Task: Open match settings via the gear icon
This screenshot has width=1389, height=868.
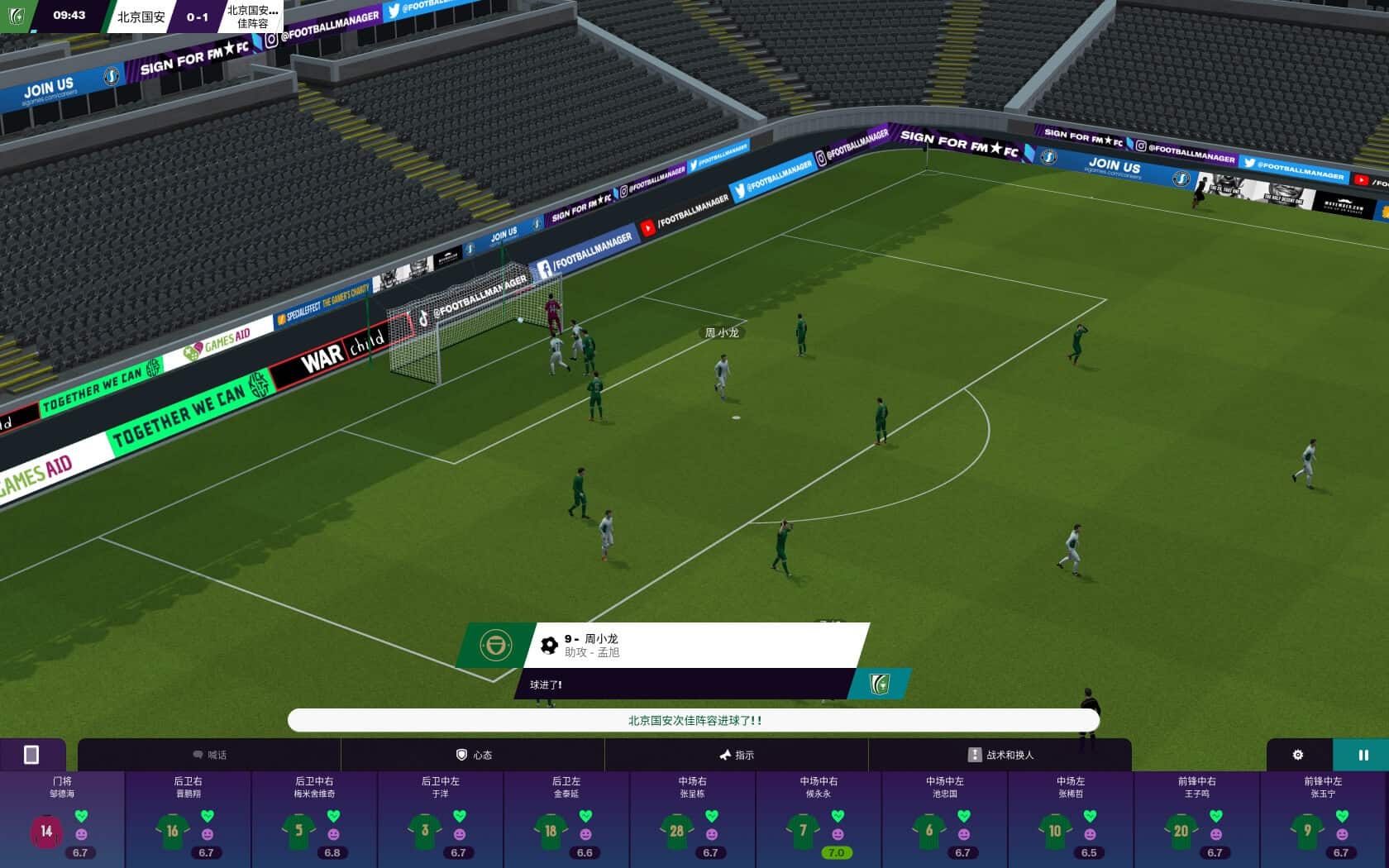Action: (x=1298, y=755)
